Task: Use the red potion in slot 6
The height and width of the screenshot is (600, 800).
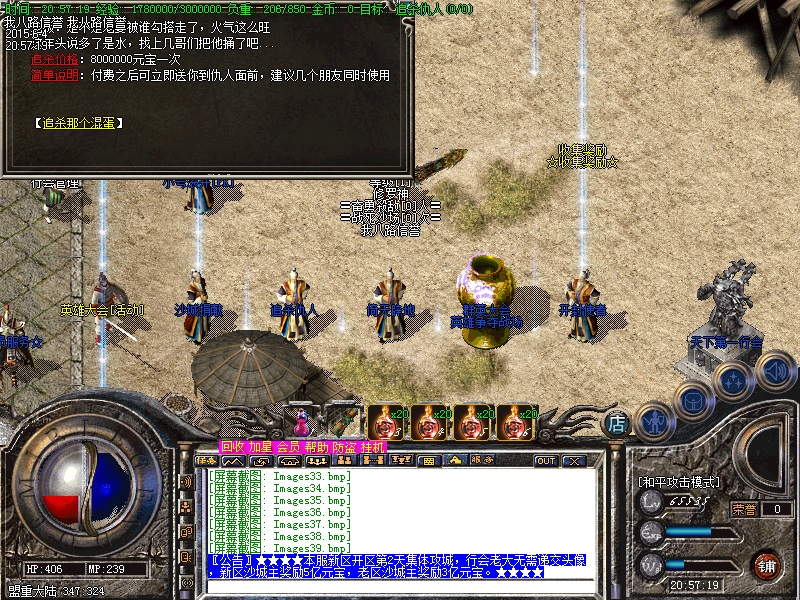Action: tap(515, 423)
